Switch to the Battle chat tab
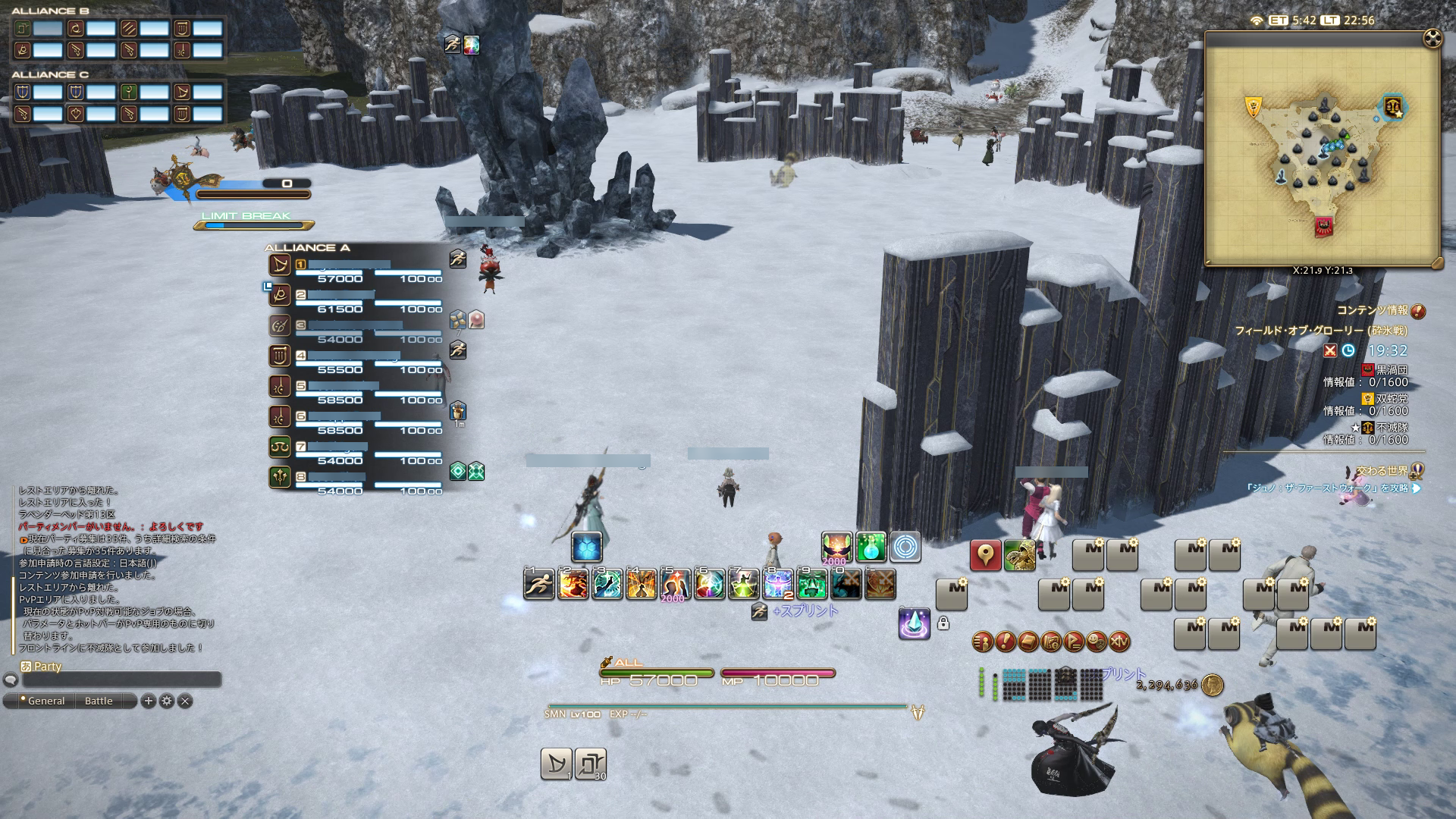This screenshot has height=819, width=1456. click(99, 701)
